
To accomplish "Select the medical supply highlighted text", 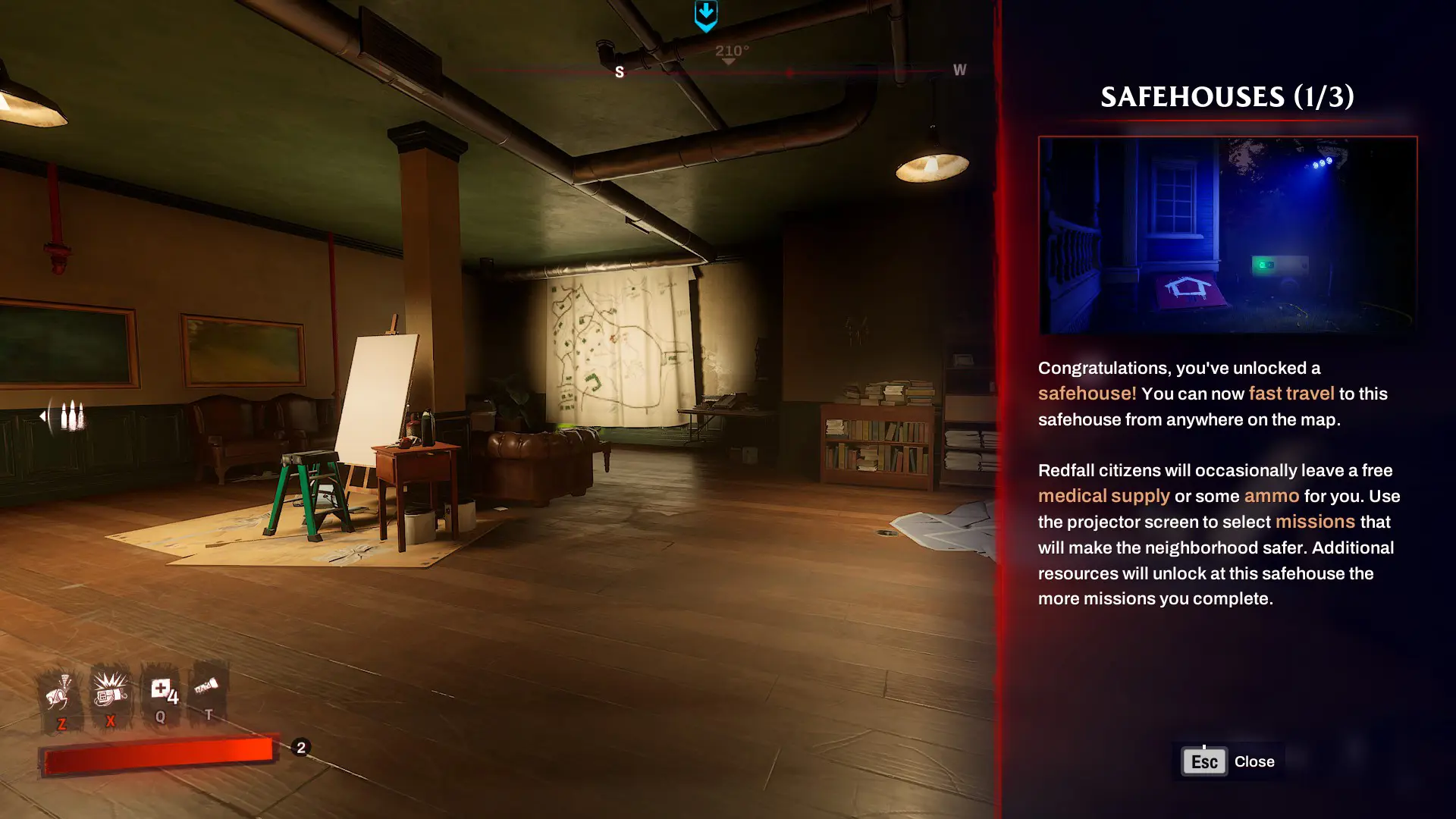I will pyautogui.click(x=1103, y=495).
